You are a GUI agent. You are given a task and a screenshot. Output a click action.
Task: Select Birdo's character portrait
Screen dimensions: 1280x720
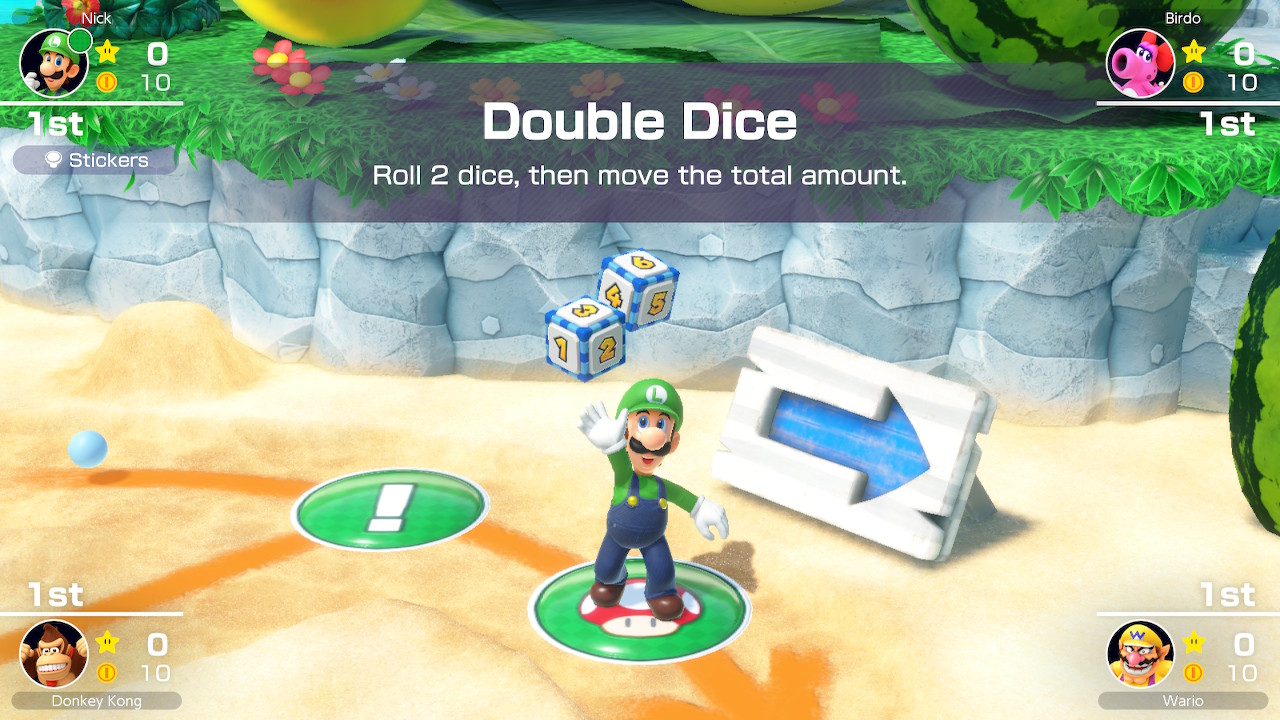[1141, 63]
